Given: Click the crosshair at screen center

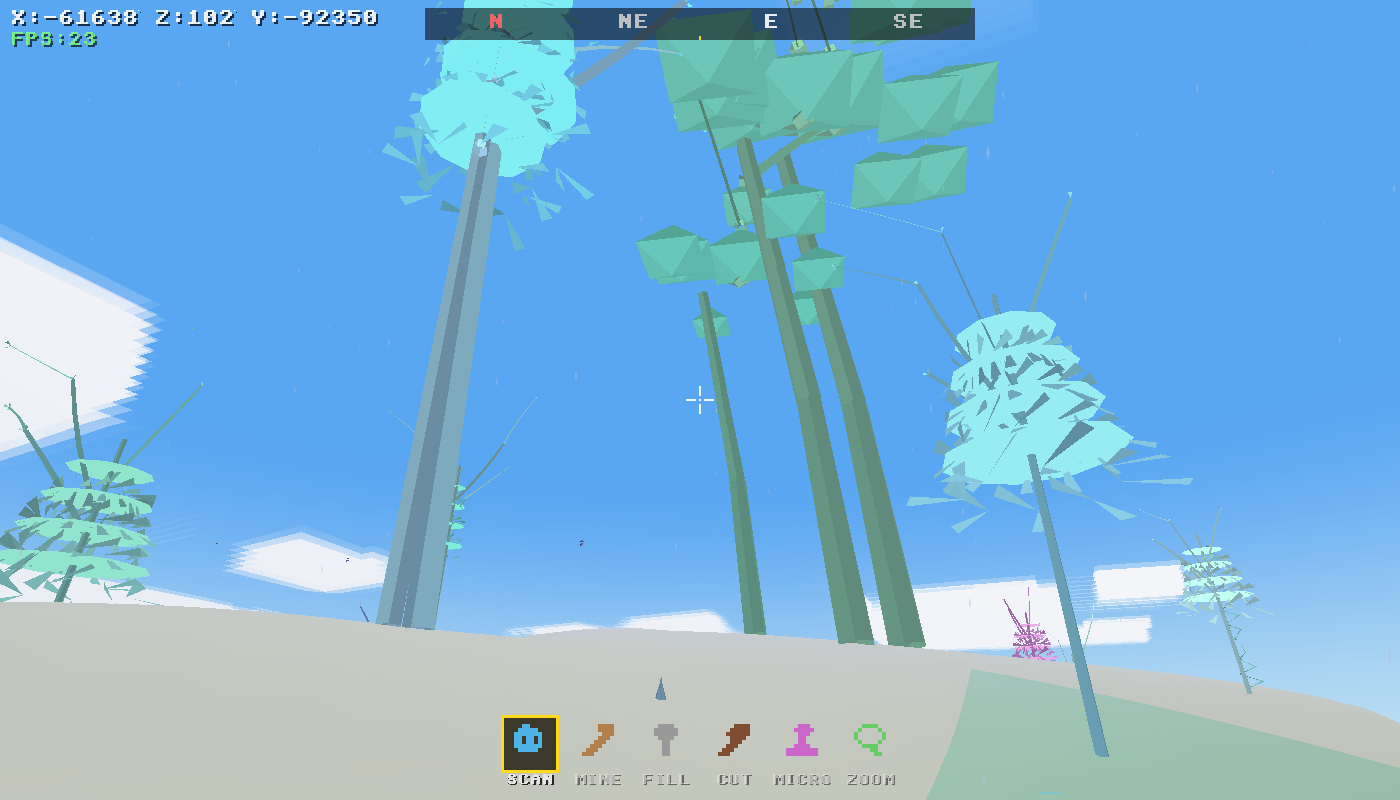Looking at the screenshot, I should [x=700, y=400].
